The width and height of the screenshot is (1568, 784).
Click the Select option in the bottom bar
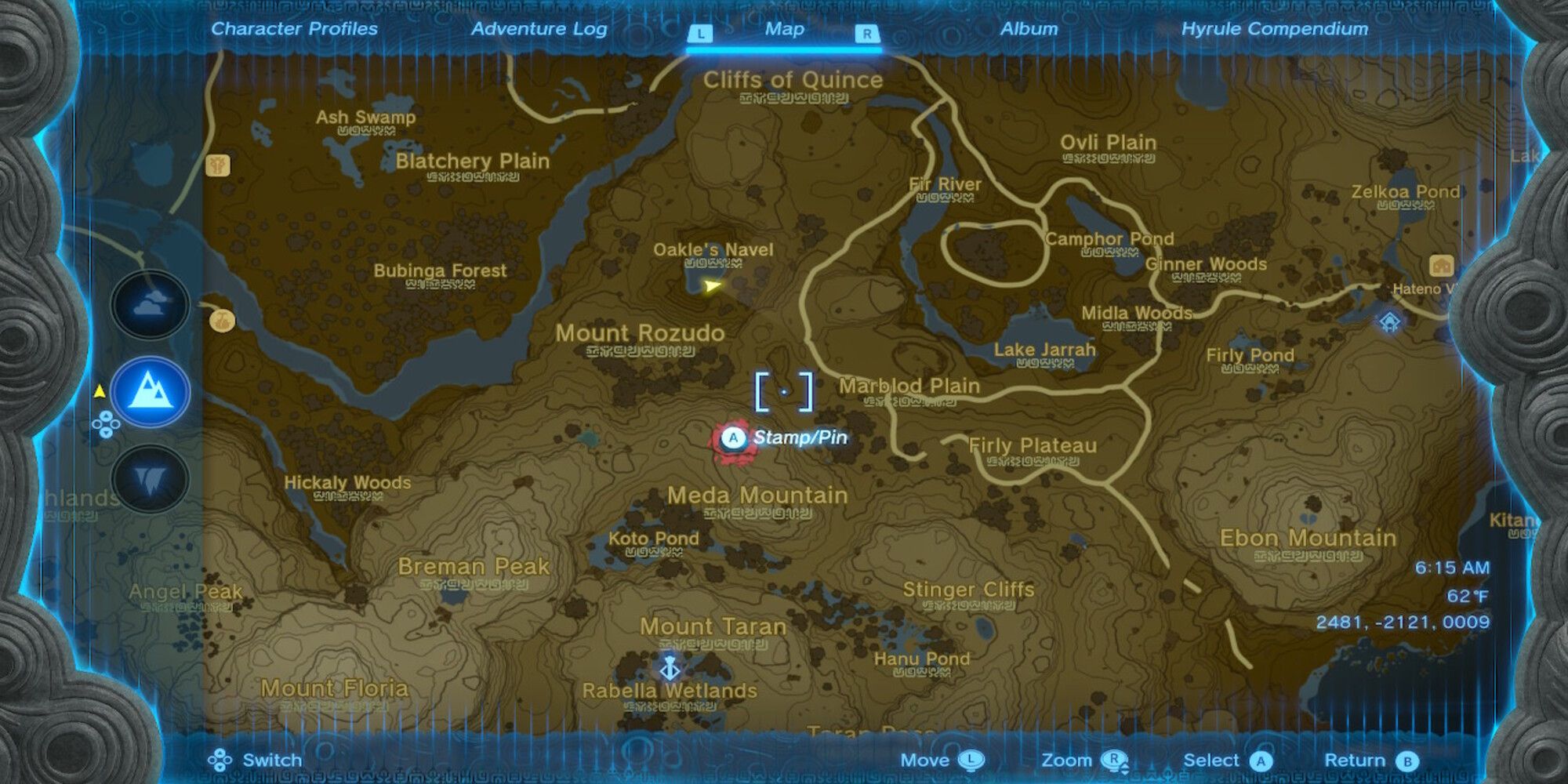(x=1212, y=760)
